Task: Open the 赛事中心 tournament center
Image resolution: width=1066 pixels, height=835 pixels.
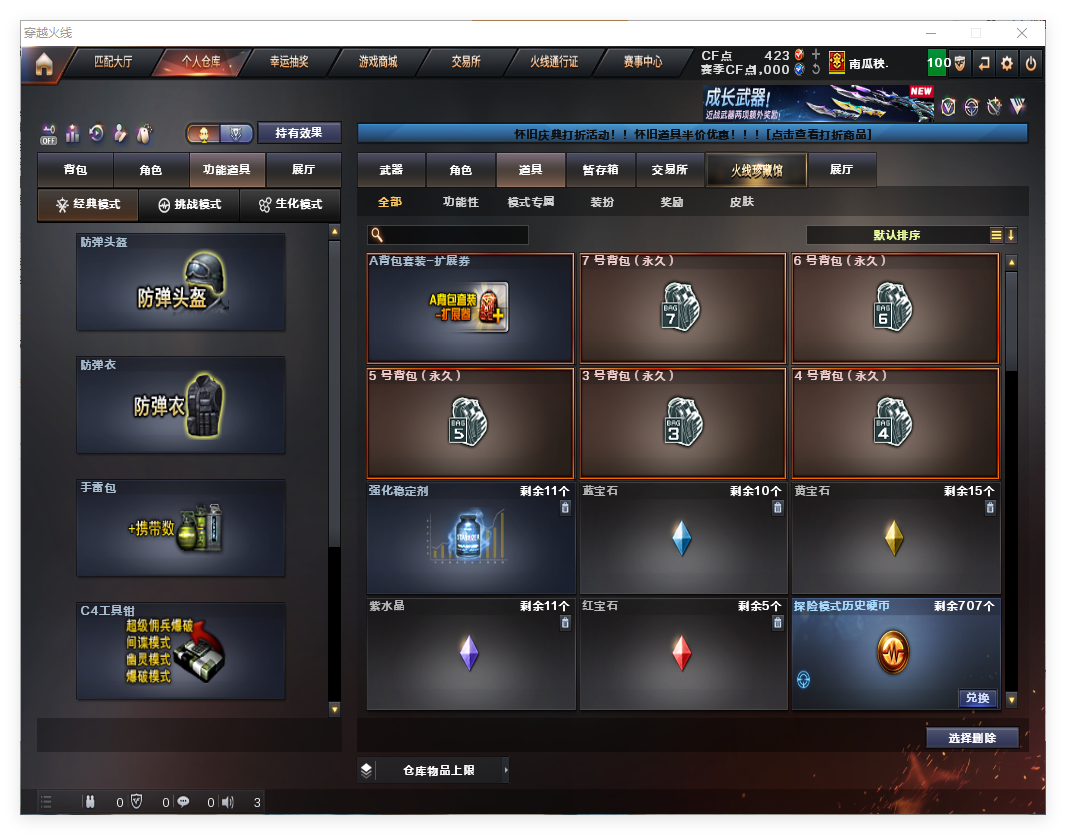Action: point(643,62)
